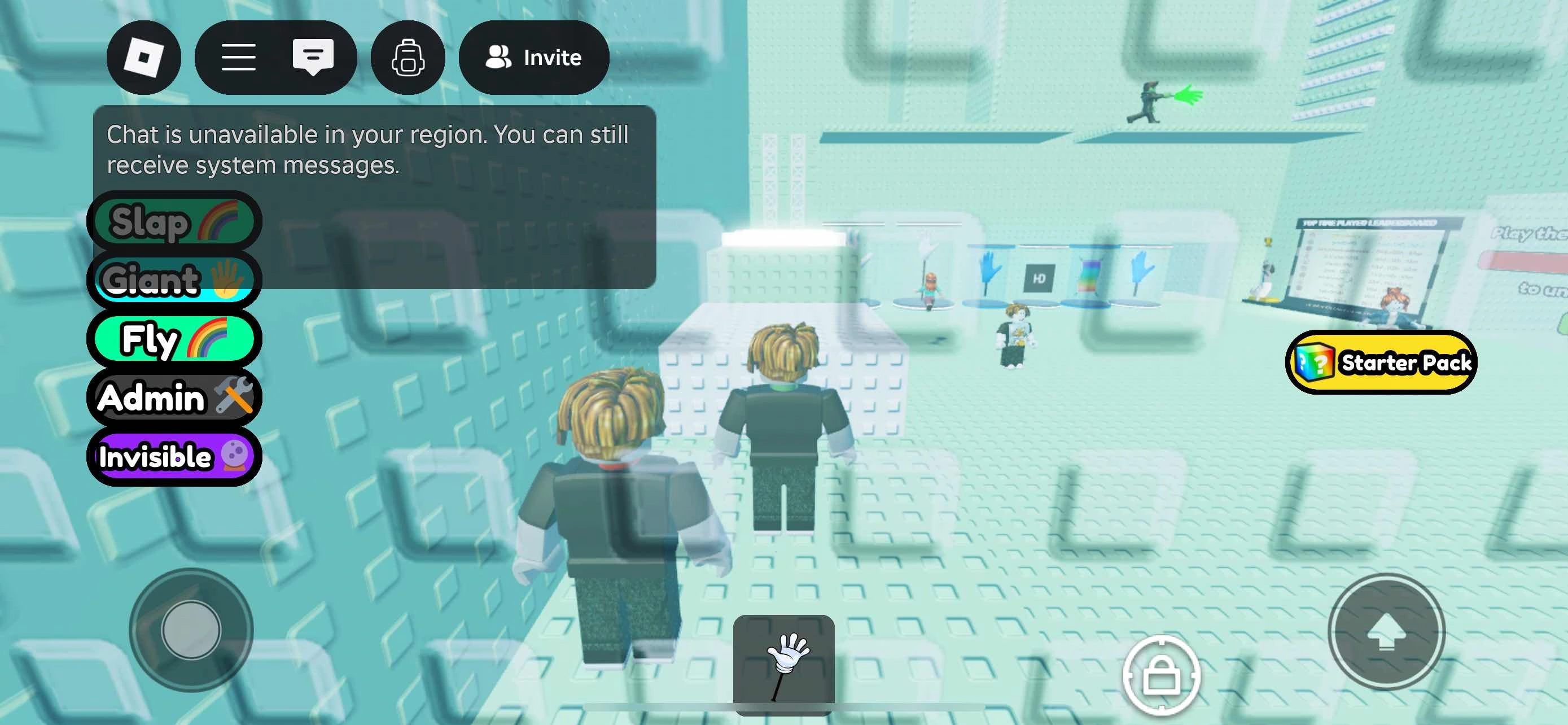Choose the Giant hand button
This screenshot has width=1568, height=725.
click(175, 280)
